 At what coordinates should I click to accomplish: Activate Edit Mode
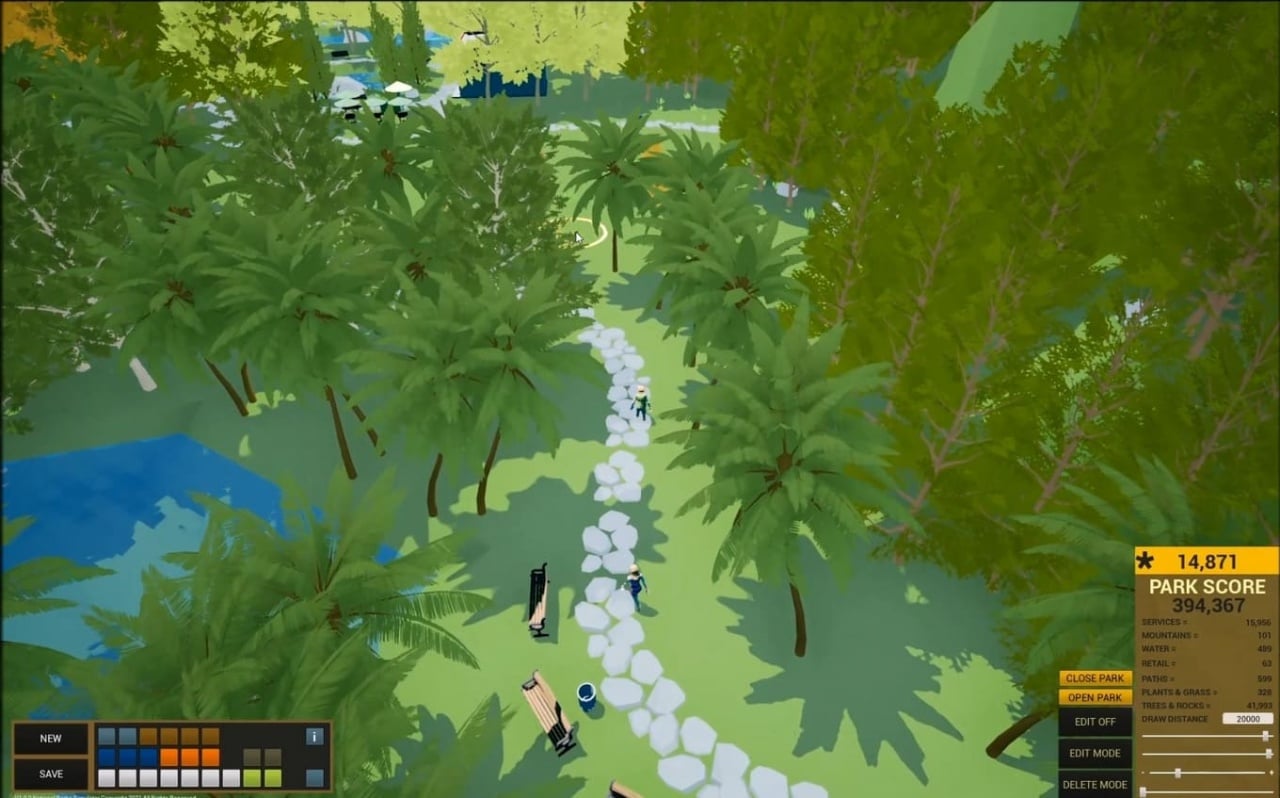pos(1095,753)
